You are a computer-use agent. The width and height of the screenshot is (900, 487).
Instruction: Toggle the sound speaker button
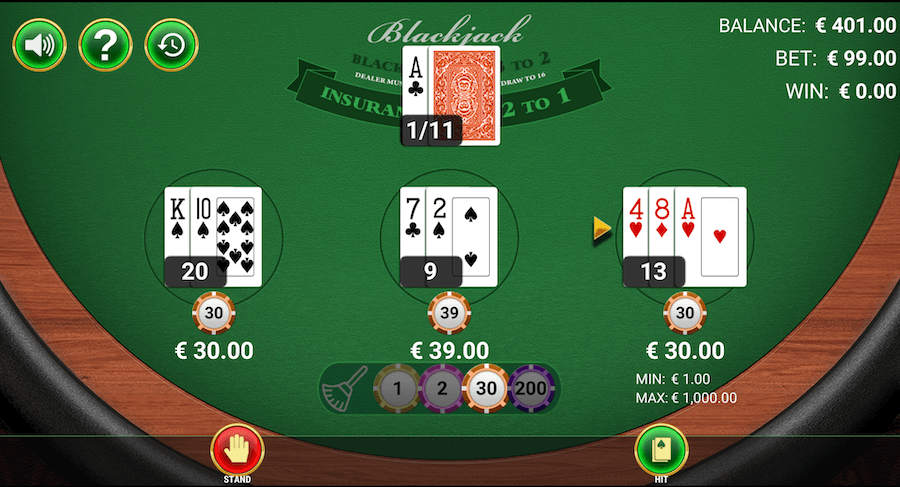[x=39, y=45]
